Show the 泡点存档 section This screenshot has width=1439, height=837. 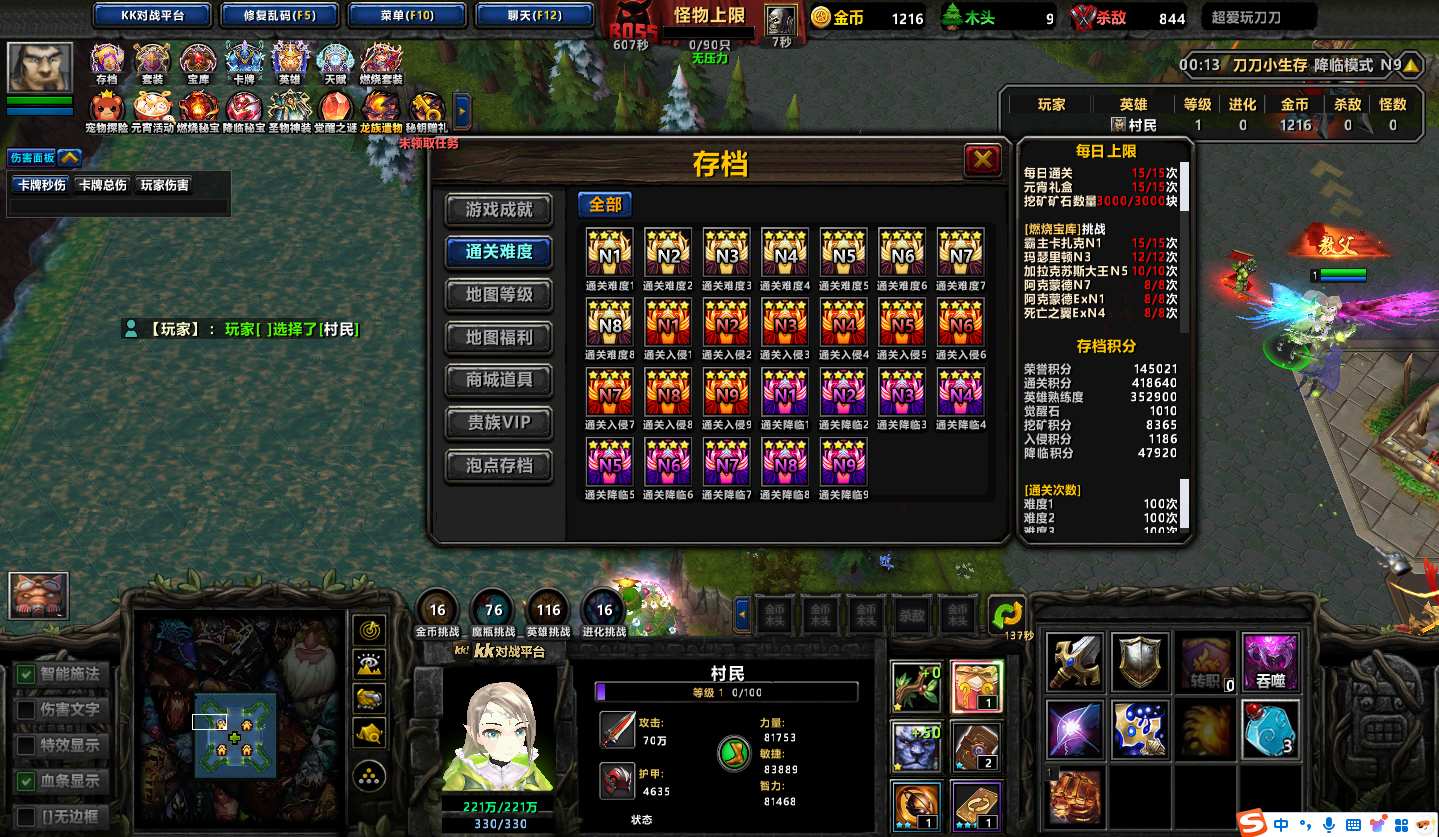tap(499, 466)
